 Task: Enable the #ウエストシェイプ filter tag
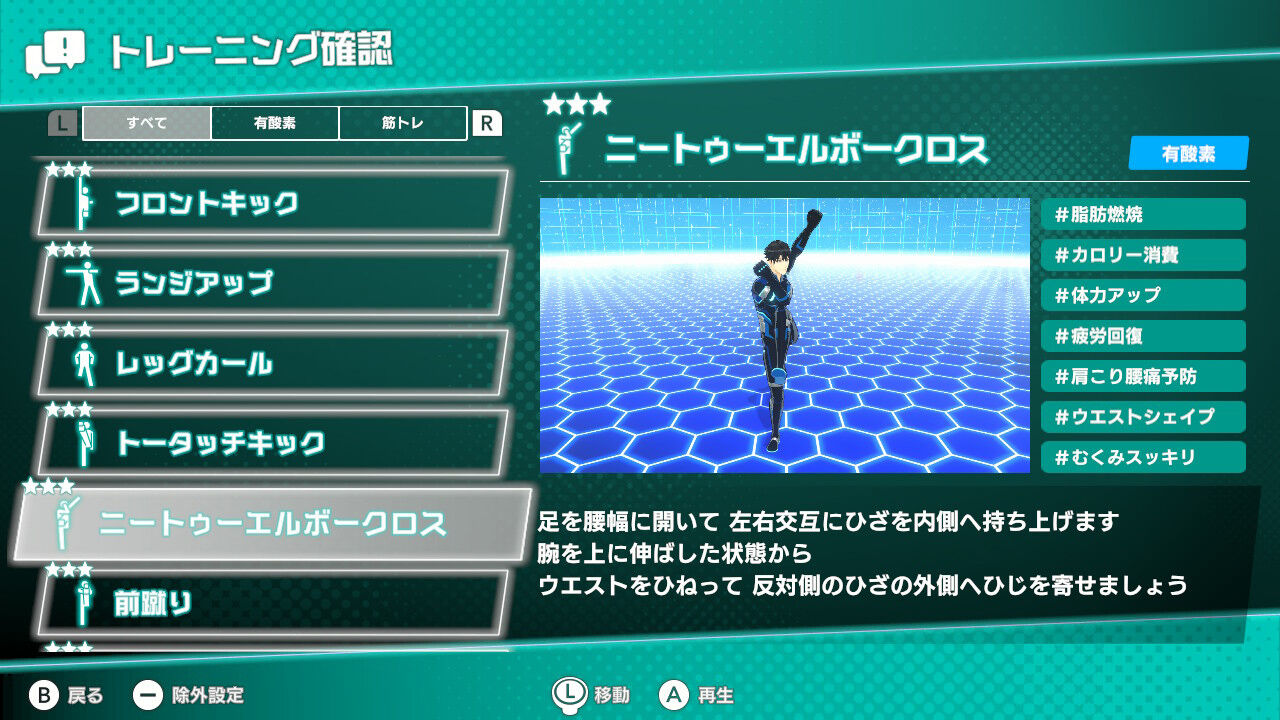coord(1142,417)
